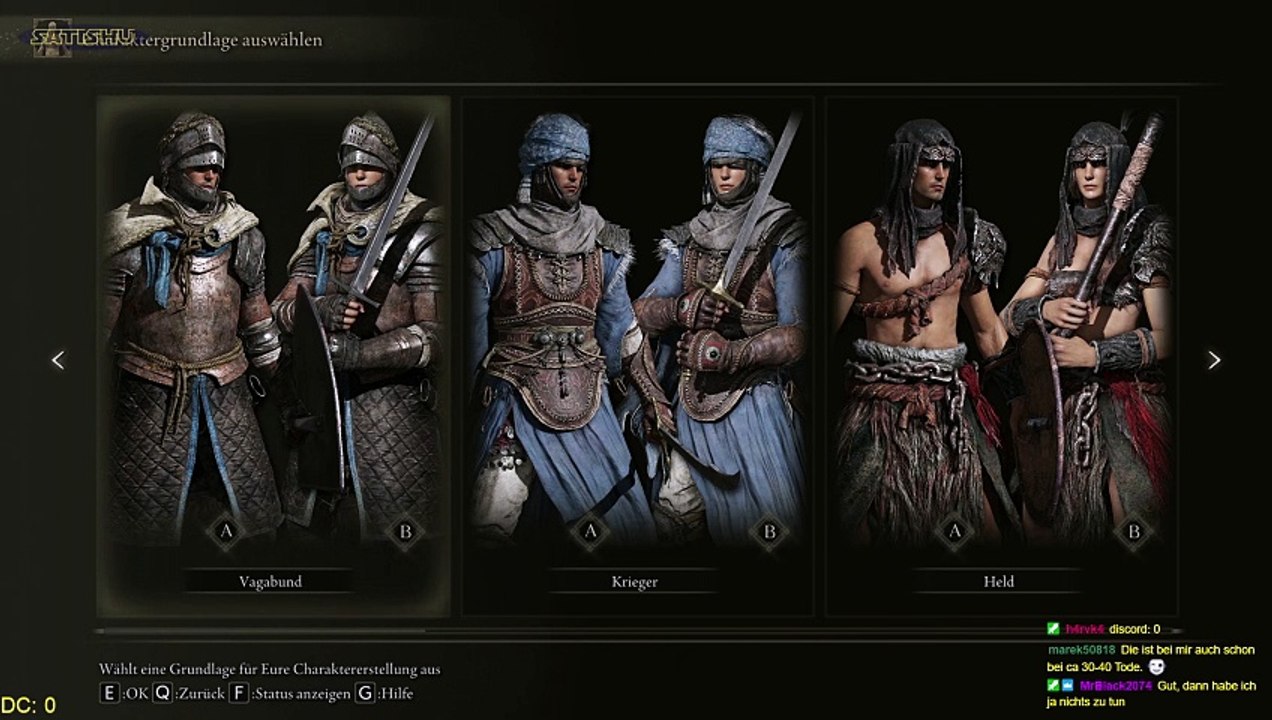
Task: Click marek50818's name in stream chat
Action: (x=1080, y=650)
